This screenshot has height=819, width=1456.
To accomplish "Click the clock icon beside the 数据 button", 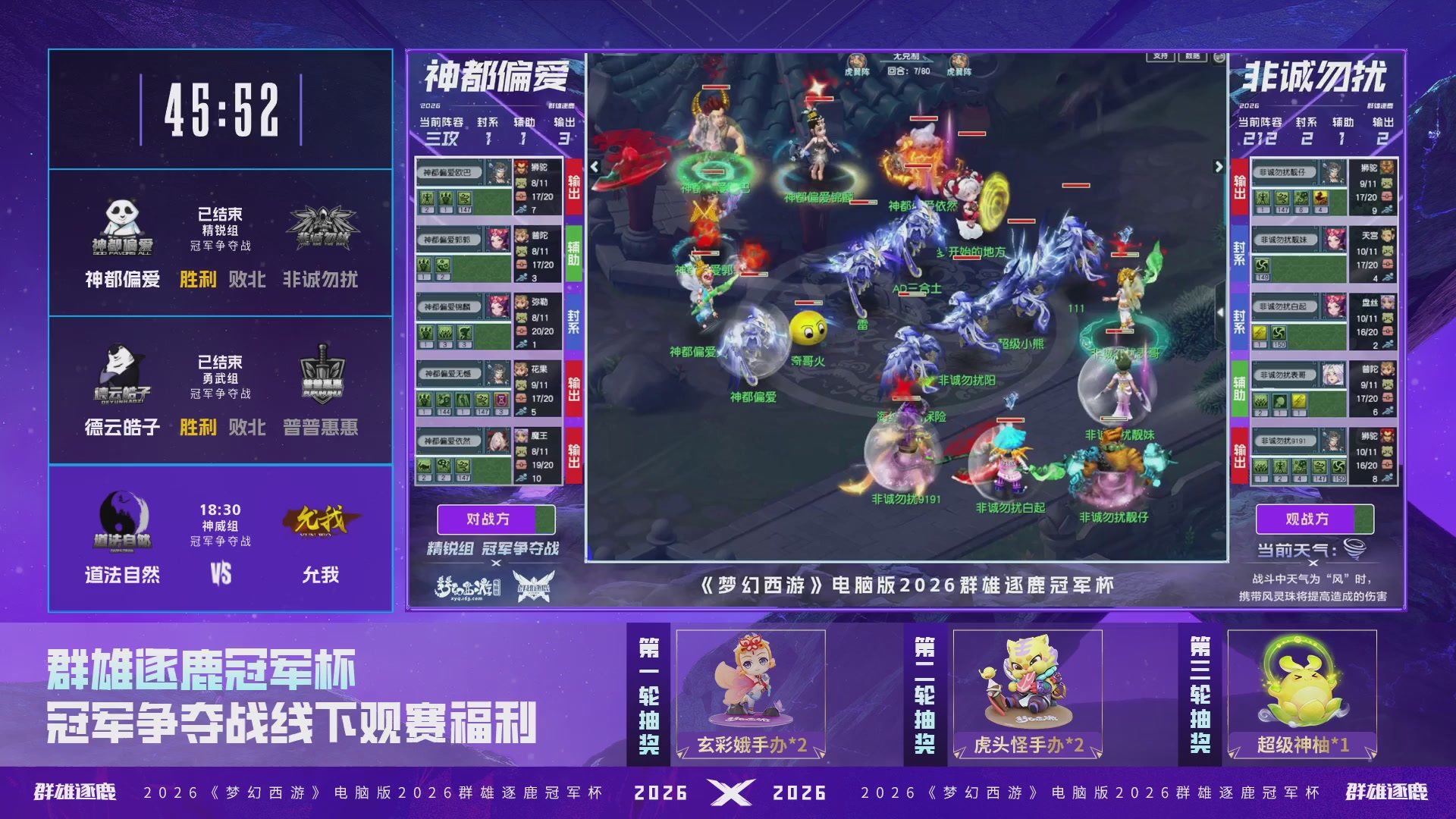I will 1217,58.
